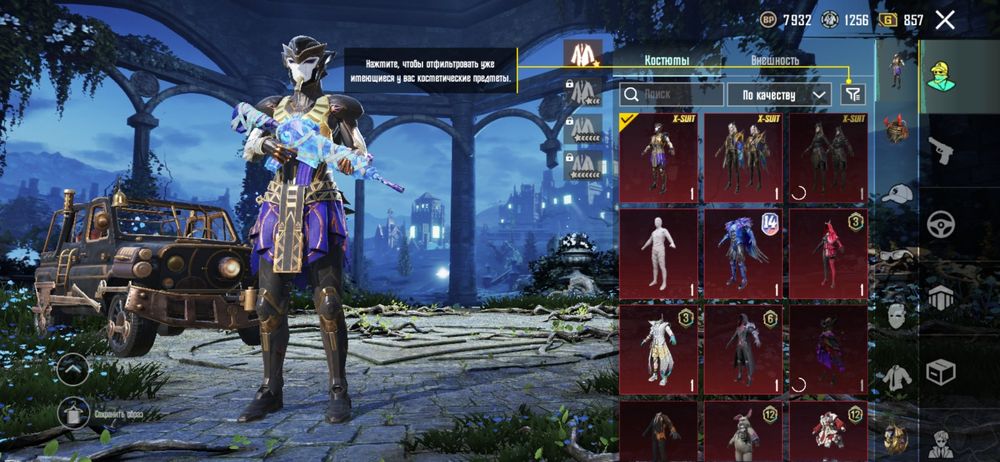
Task: Open the crate box category
Action: 941,372
